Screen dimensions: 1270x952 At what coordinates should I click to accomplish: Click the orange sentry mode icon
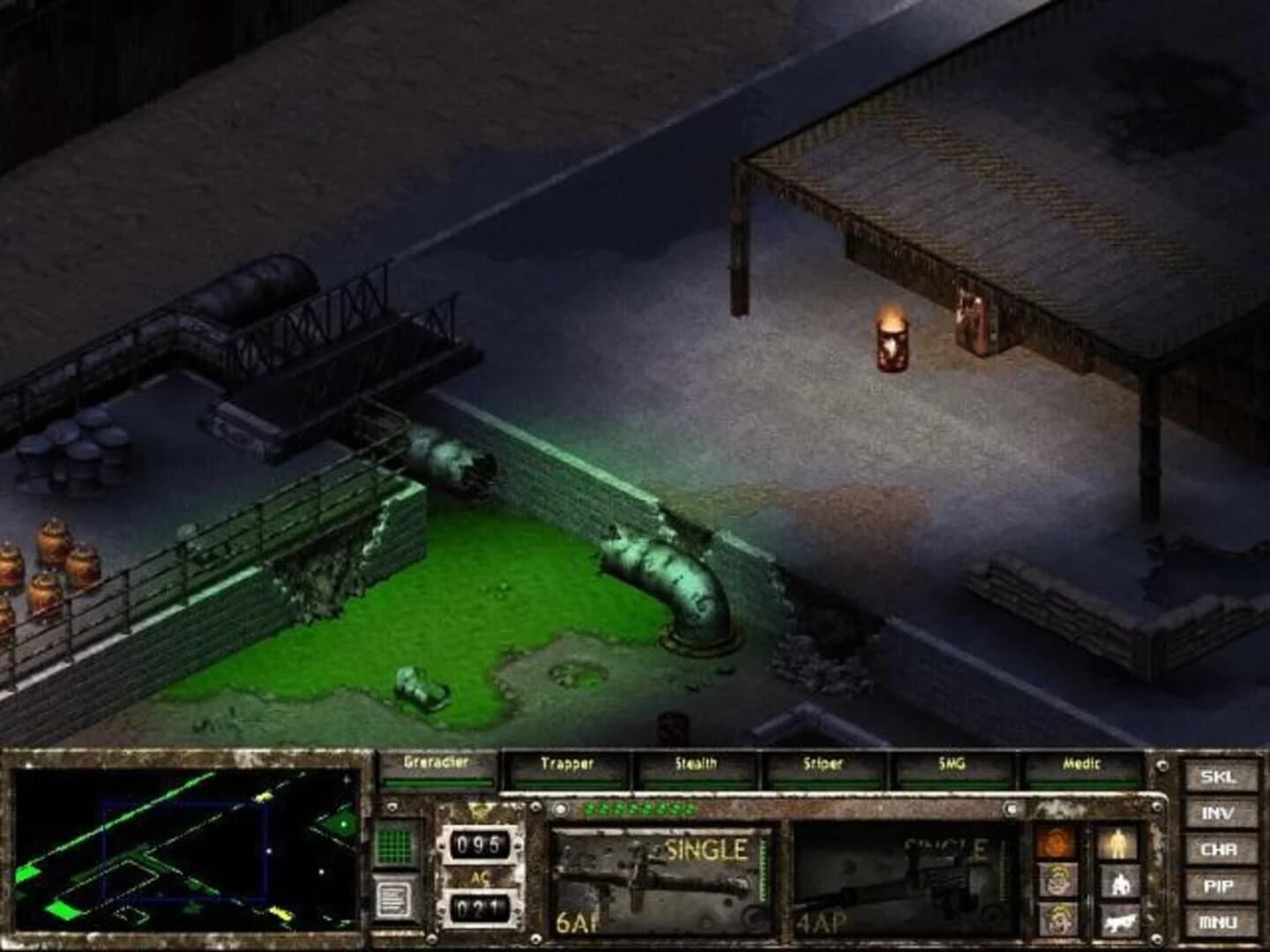[1056, 842]
